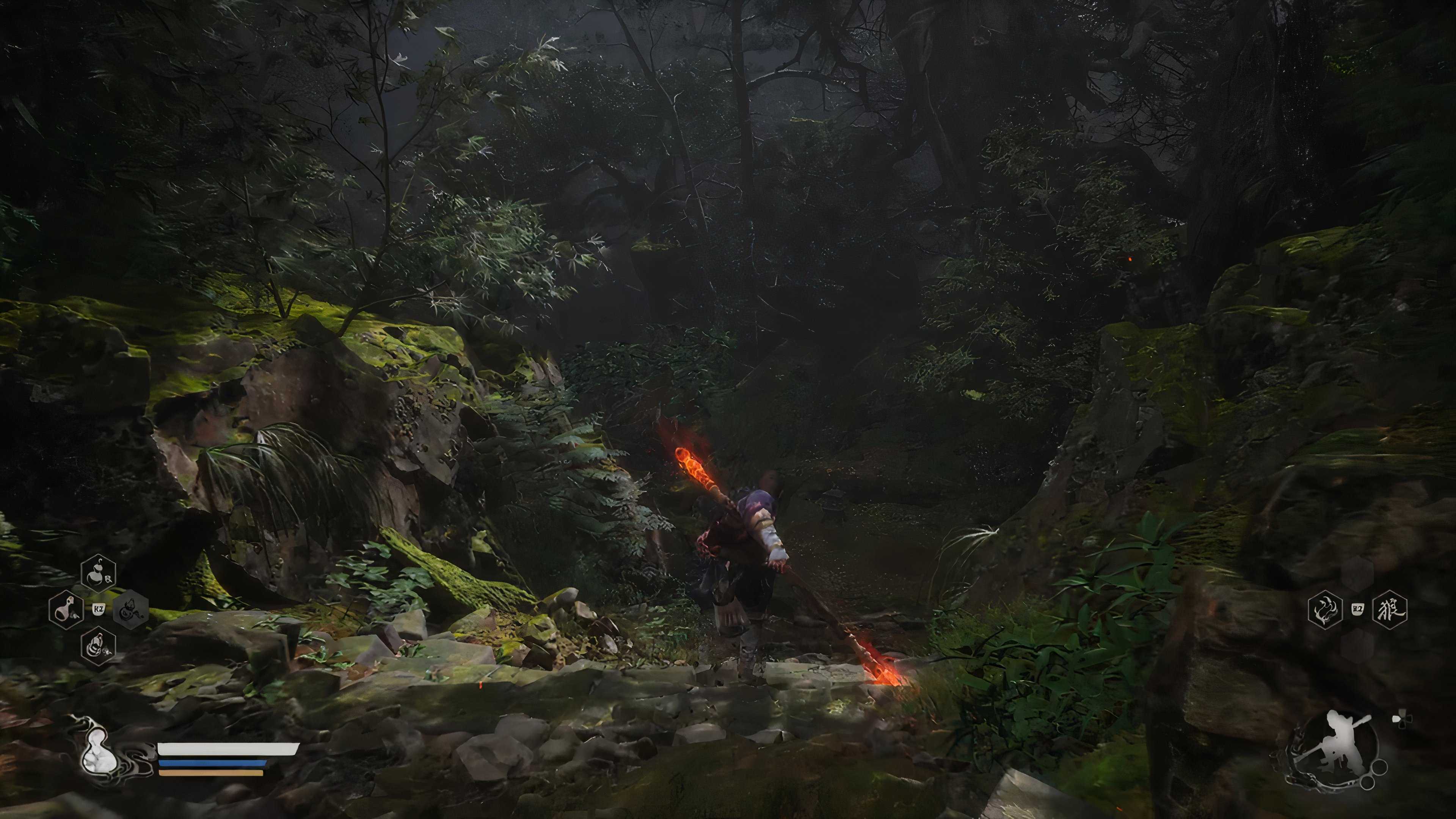
Task: Toggle the key prompt badge between item hexagons
Action: point(99,610)
